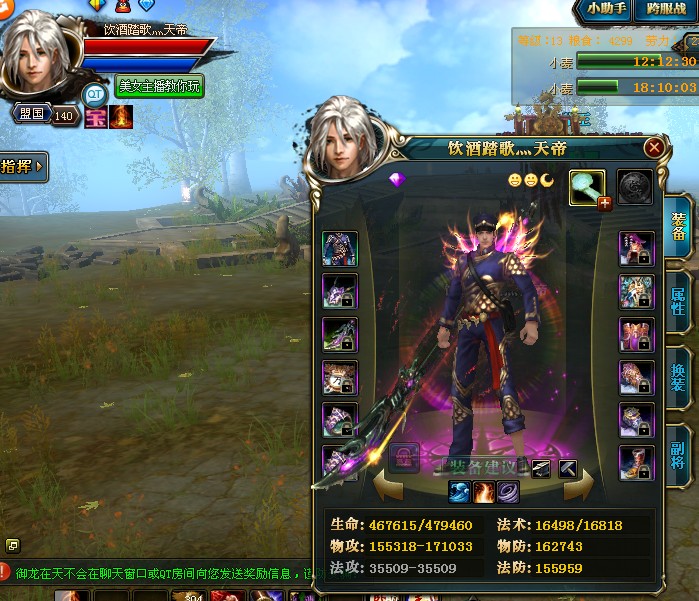
Task: Click the green 美女主播教你玩 button
Action: tap(160, 87)
